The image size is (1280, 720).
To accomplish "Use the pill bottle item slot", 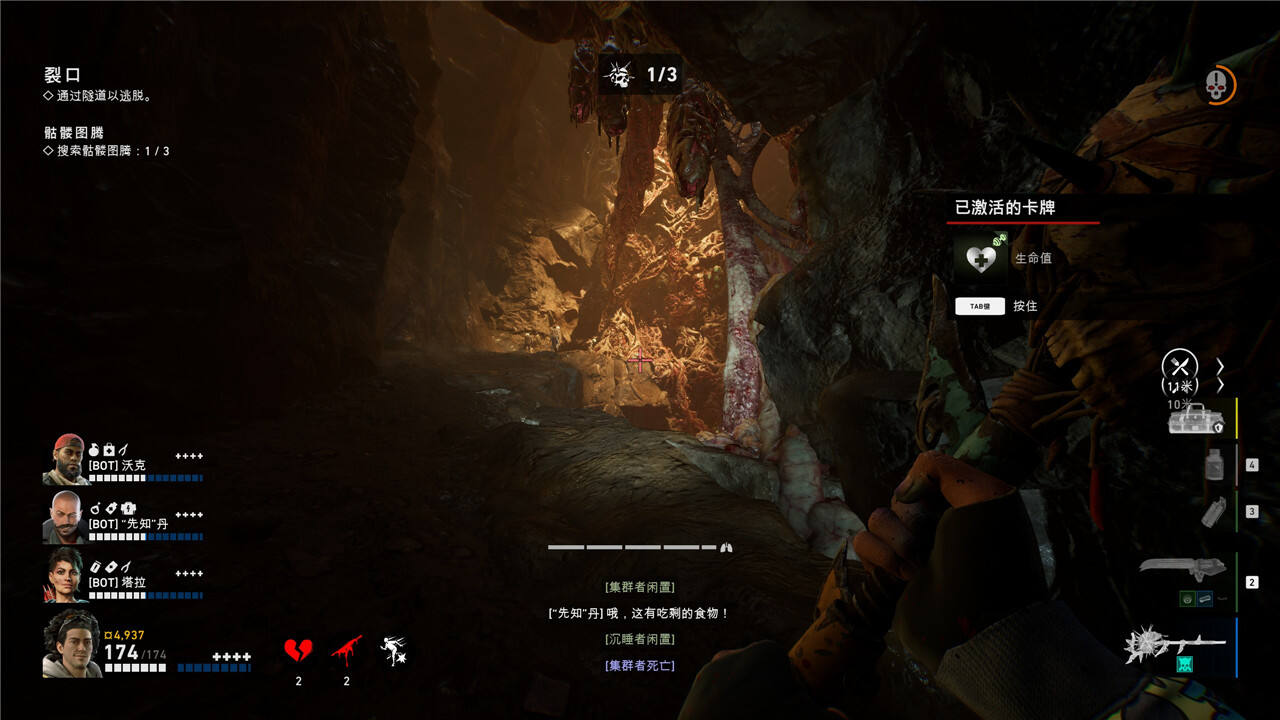I will coord(1214,464).
